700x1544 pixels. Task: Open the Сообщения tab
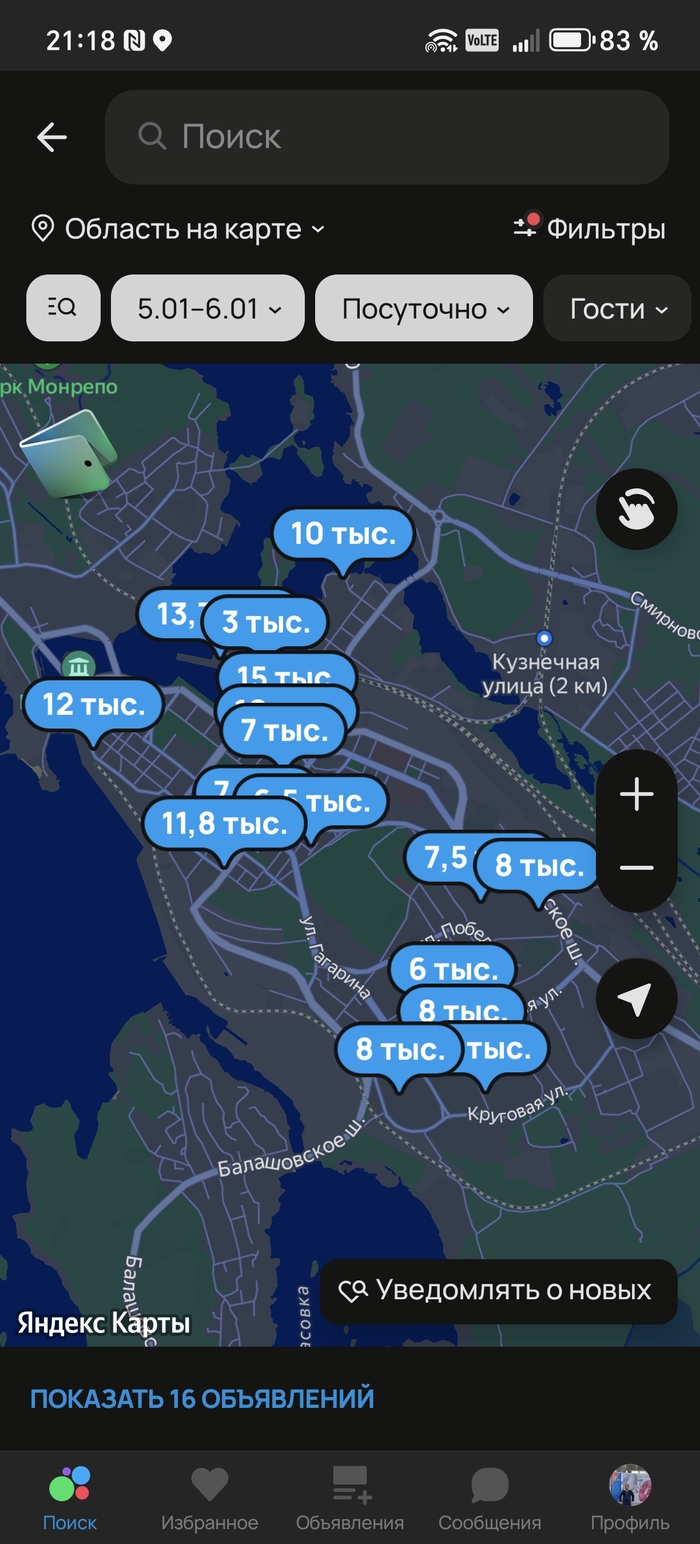pos(490,1498)
